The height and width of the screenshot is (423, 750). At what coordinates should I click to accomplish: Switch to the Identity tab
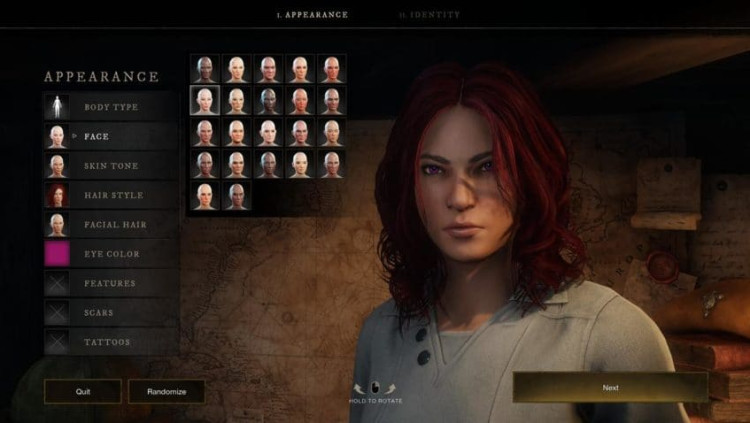[x=429, y=15]
